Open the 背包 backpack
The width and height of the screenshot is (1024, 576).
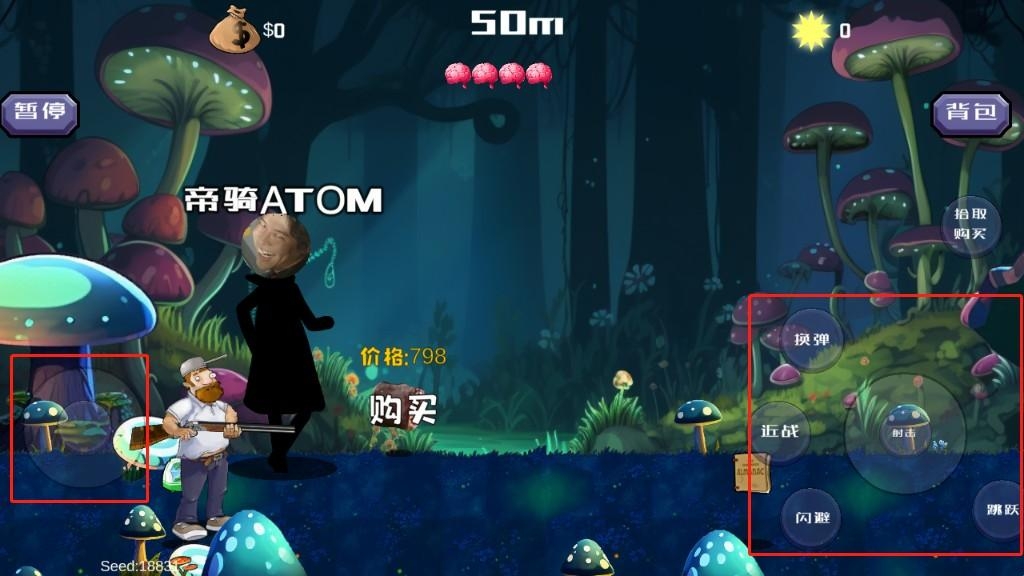point(971,112)
